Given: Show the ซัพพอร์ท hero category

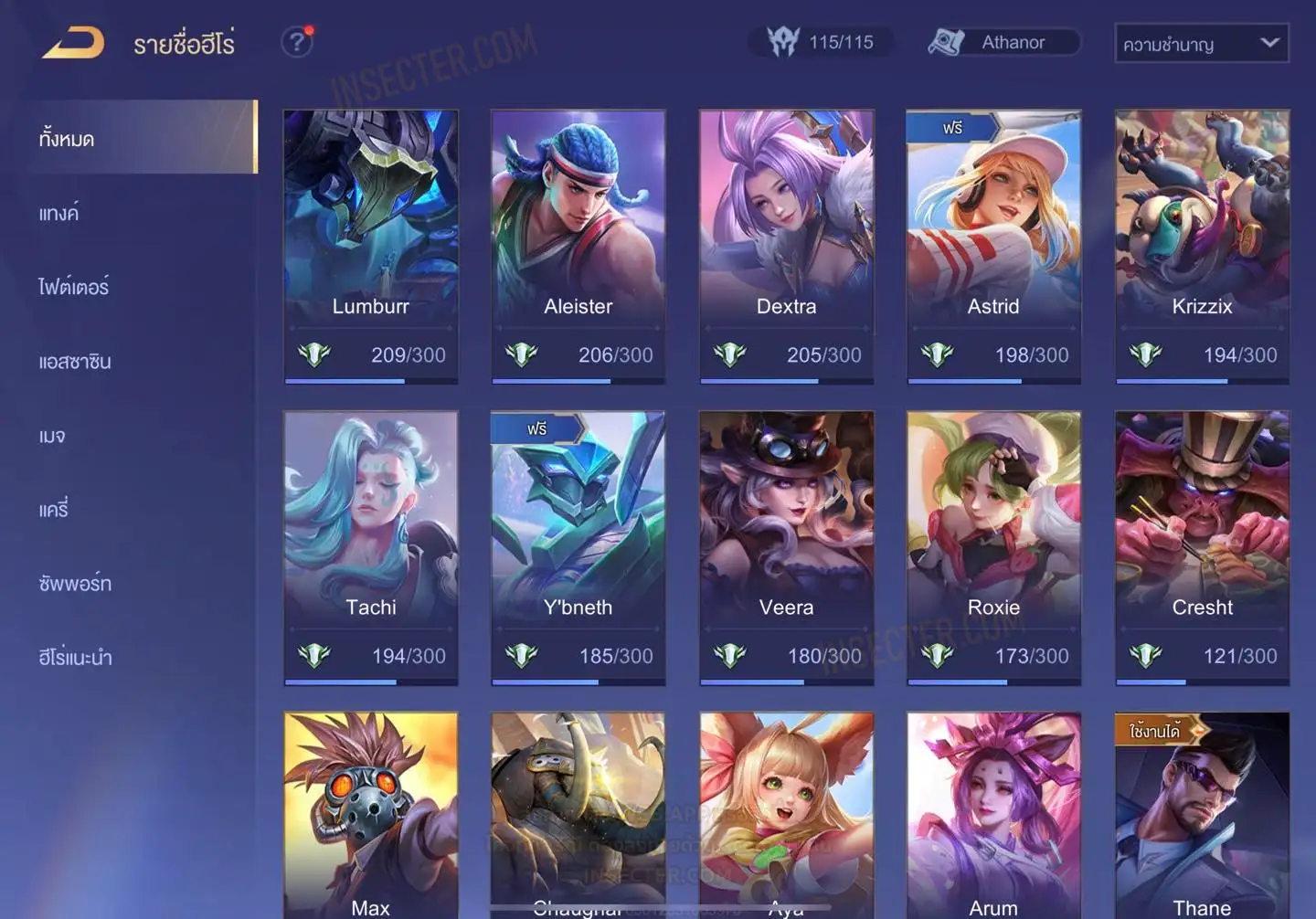Looking at the screenshot, I should click(x=75, y=584).
